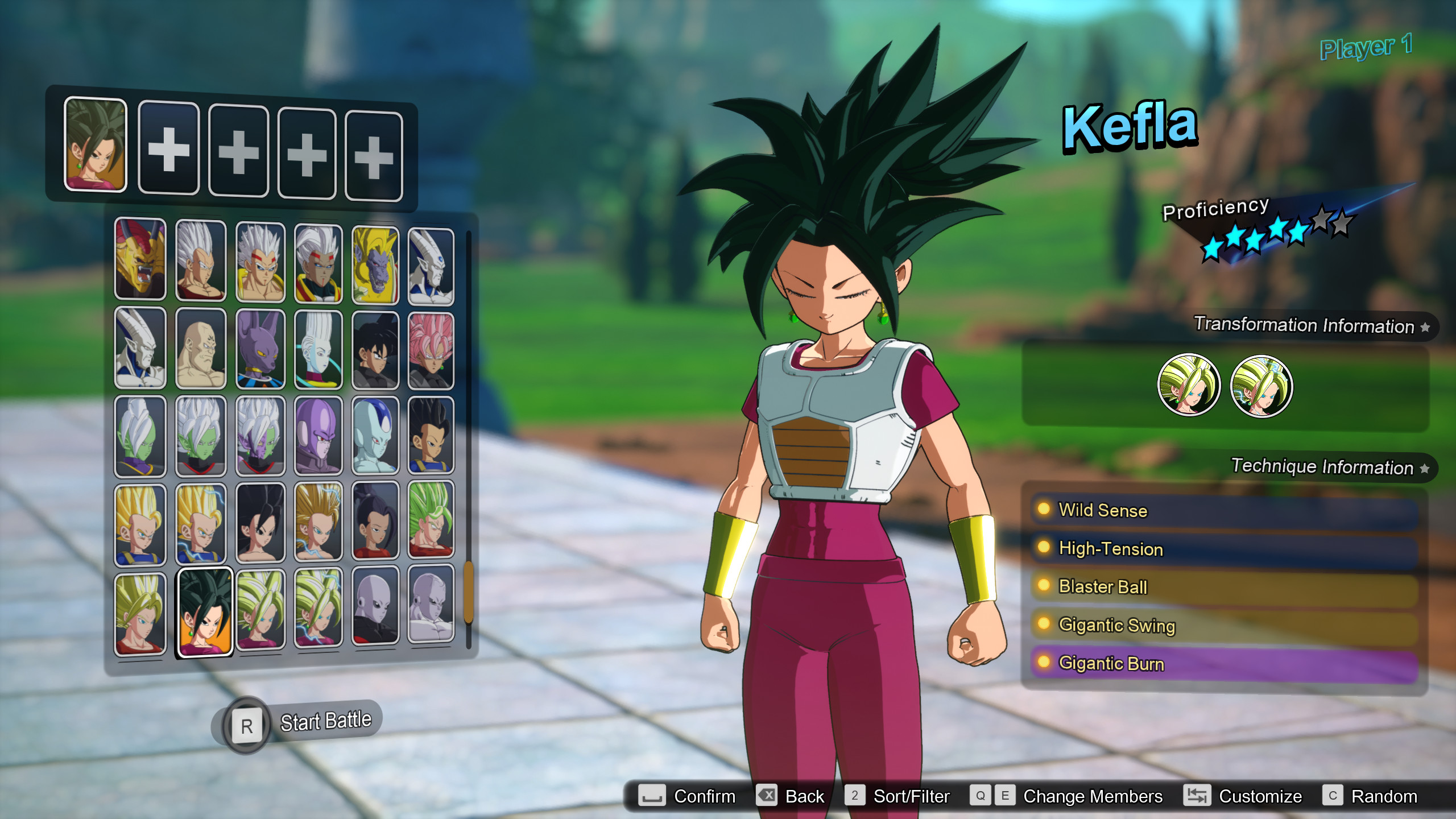Open the first Super Saiyan Kefla transformation icon

click(1190, 386)
